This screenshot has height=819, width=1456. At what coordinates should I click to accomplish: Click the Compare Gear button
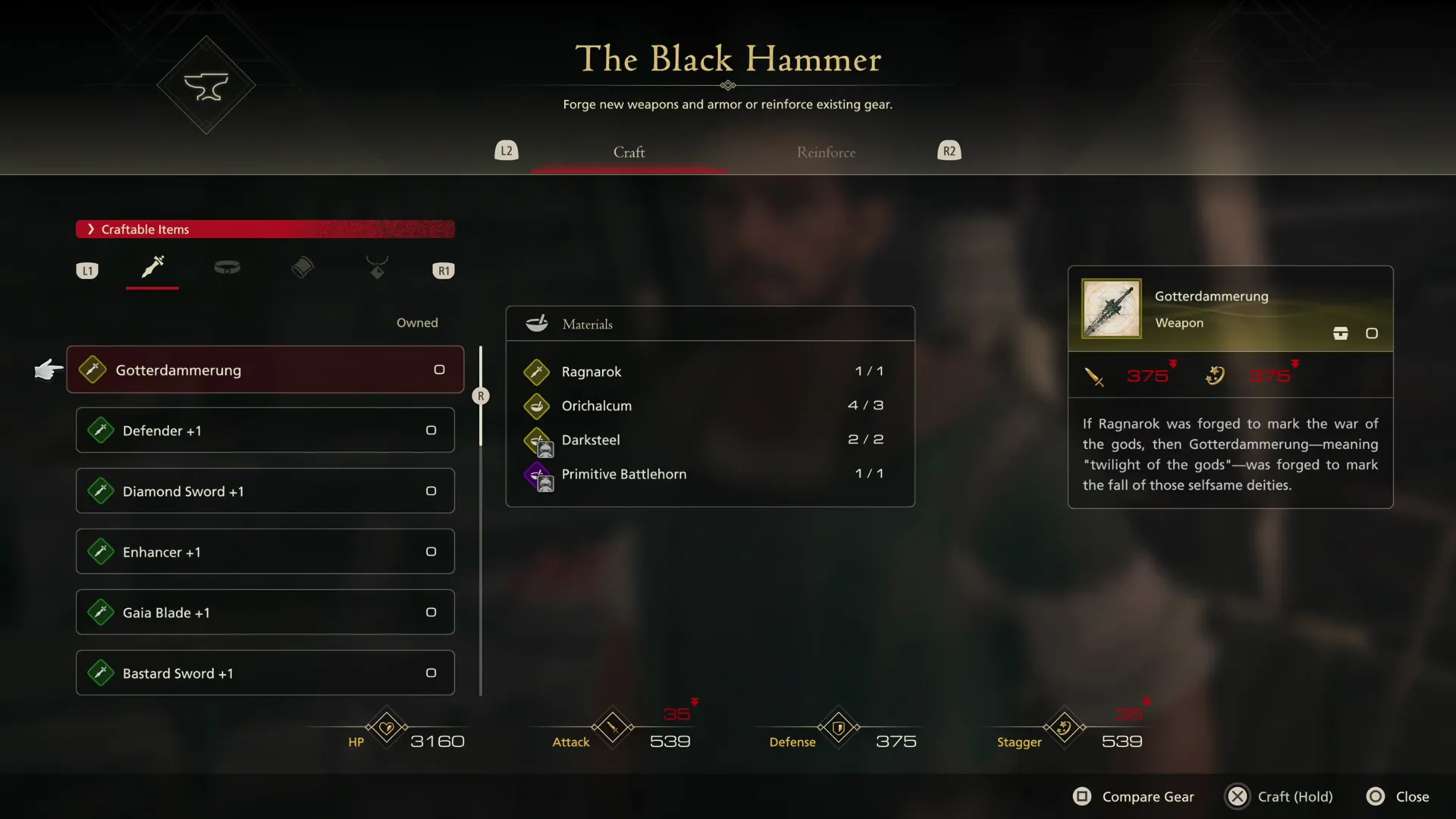click(1133, 796)
